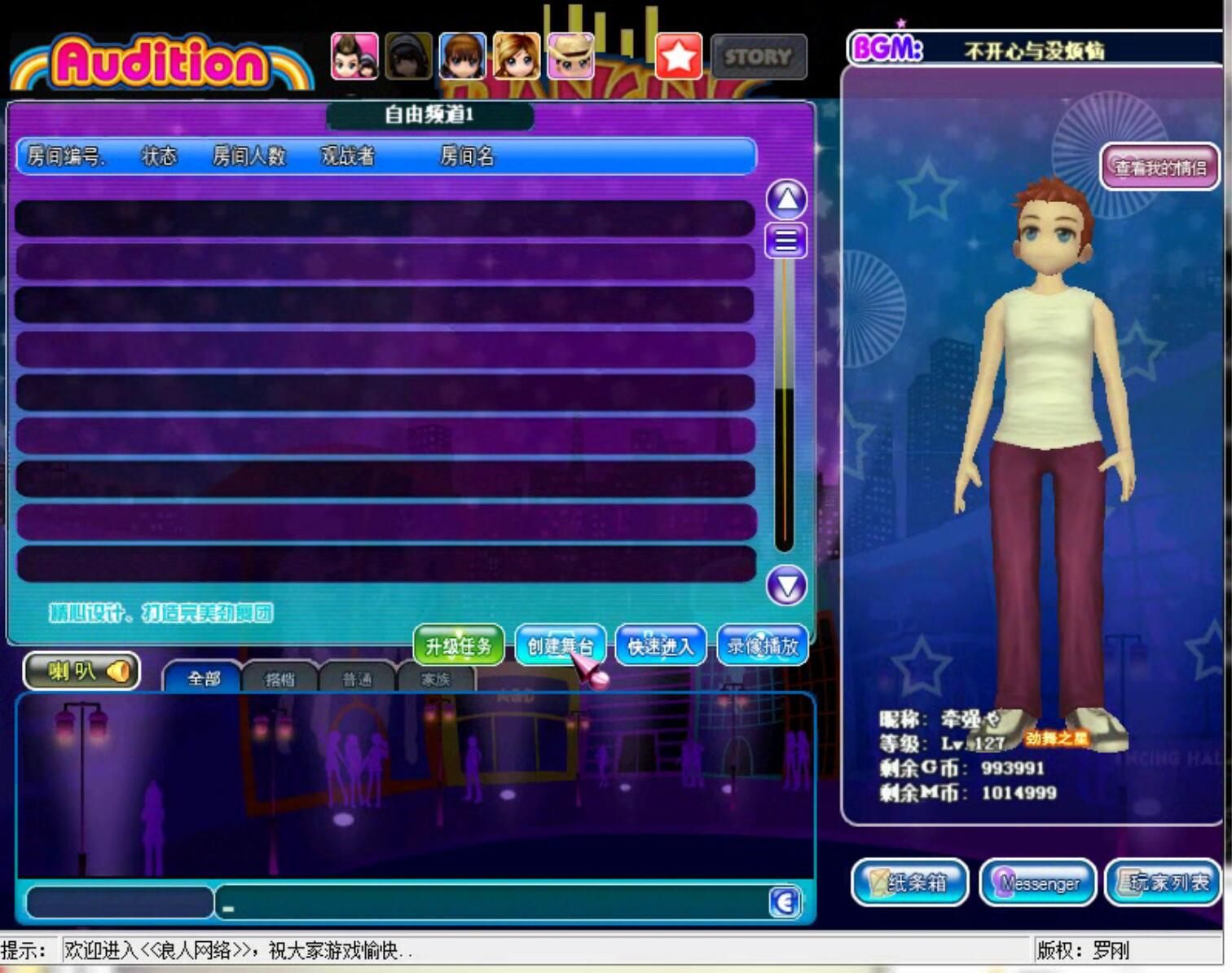The width and height of the screenshot is (1232, 973).
Task: Click the room list up arrow
Action: pyautogui.click(x=786, y=199)
